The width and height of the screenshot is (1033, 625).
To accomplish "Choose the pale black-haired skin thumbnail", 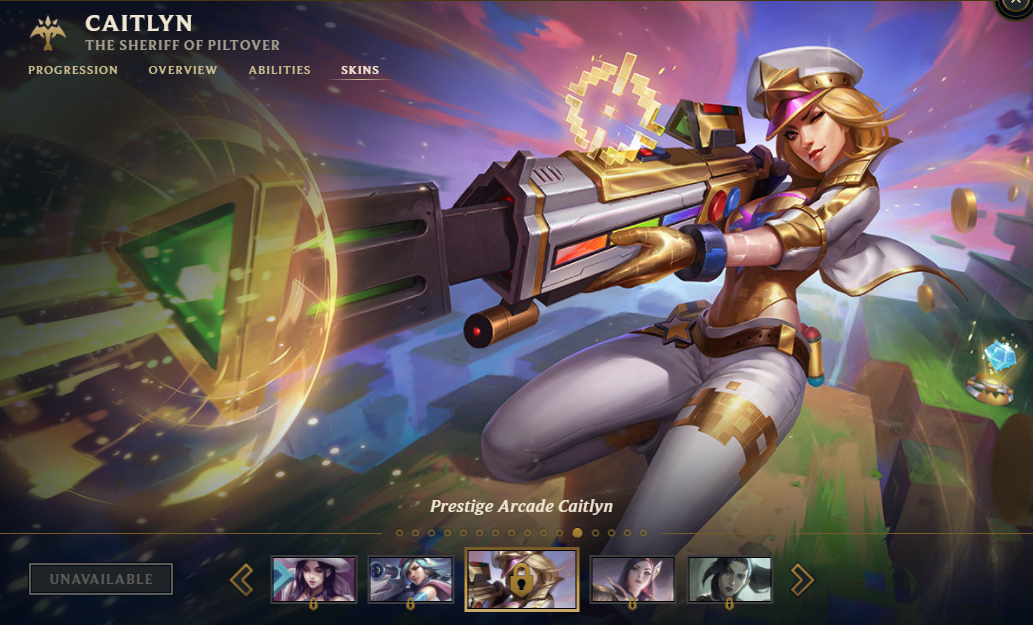I will [x=729, y=579].
